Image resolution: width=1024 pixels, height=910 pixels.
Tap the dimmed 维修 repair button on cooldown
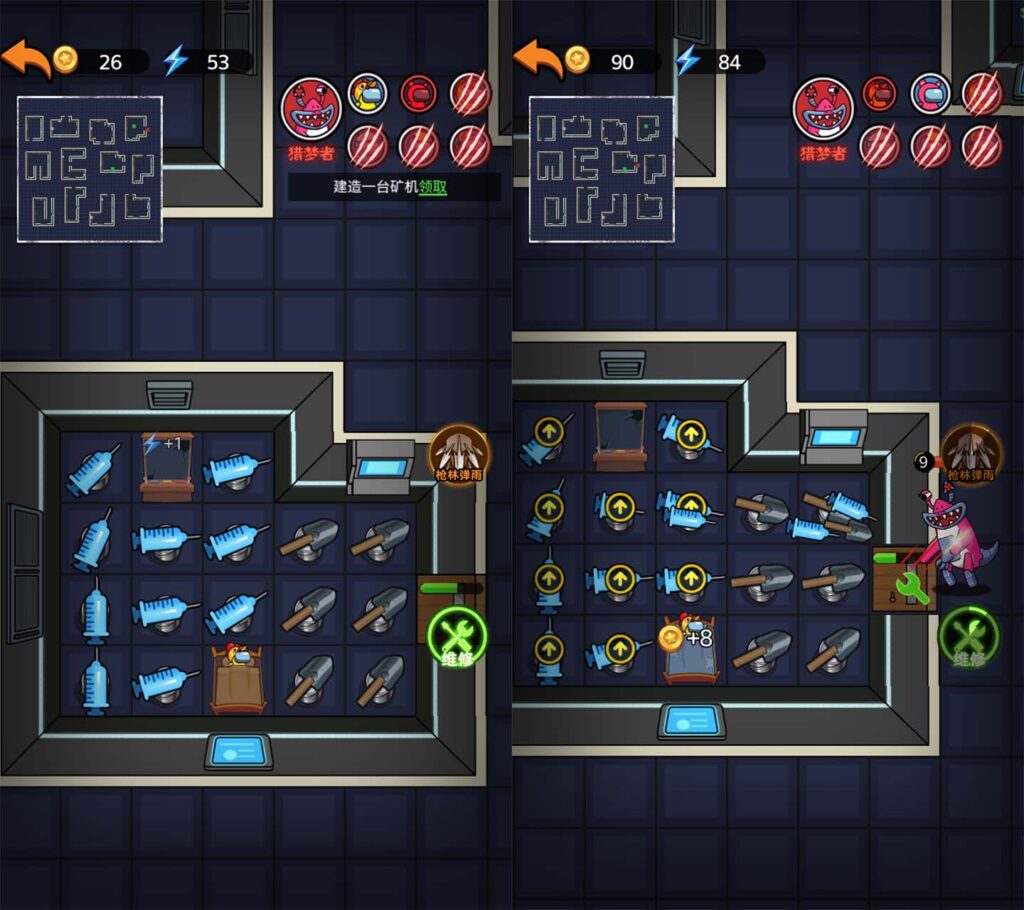pyautogui.click(x=968, y=637)
